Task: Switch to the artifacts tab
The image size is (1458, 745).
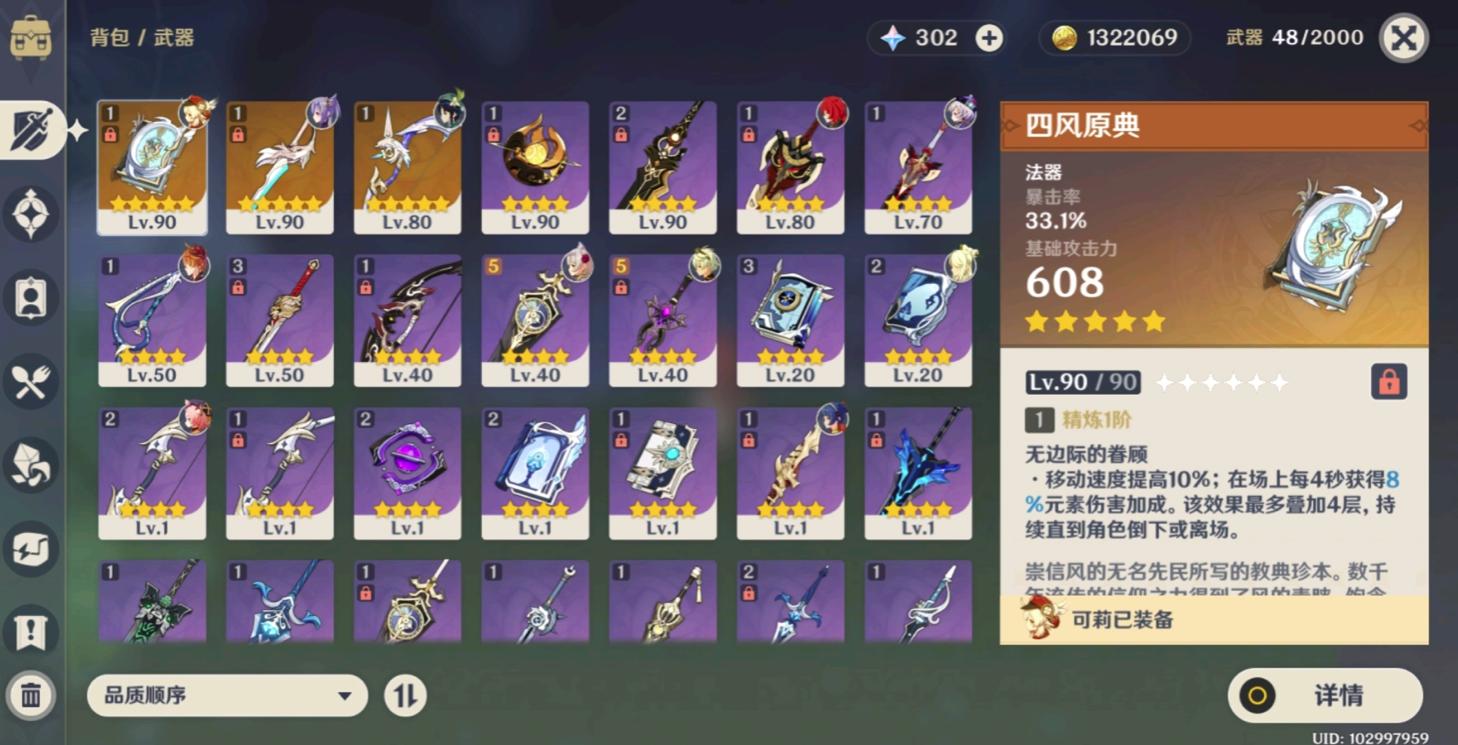Action: (x=31, y=214)
